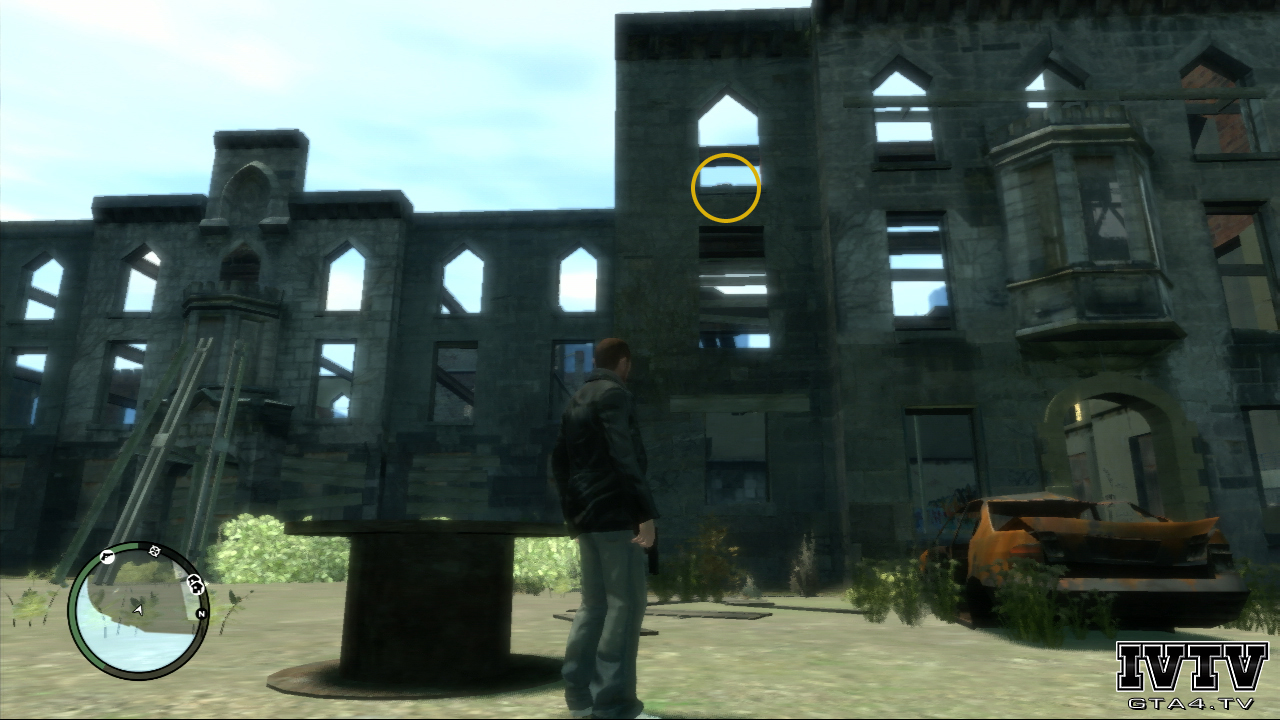The height and width of the screenshot is (720, 1280).
Task: Click the circular radar minimap
Action: click(x=137, y=609)
